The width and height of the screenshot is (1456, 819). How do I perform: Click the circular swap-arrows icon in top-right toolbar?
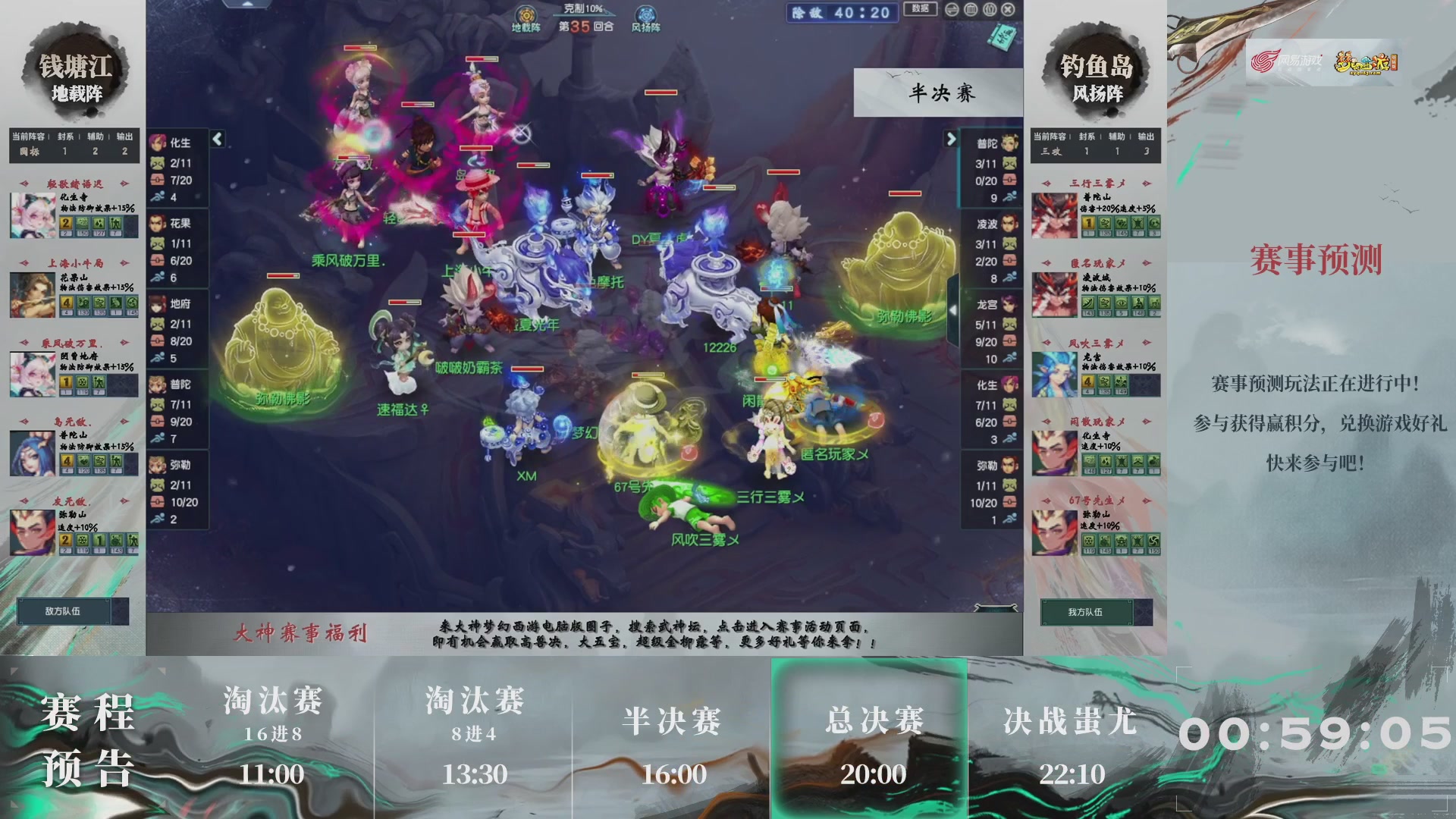951,9
